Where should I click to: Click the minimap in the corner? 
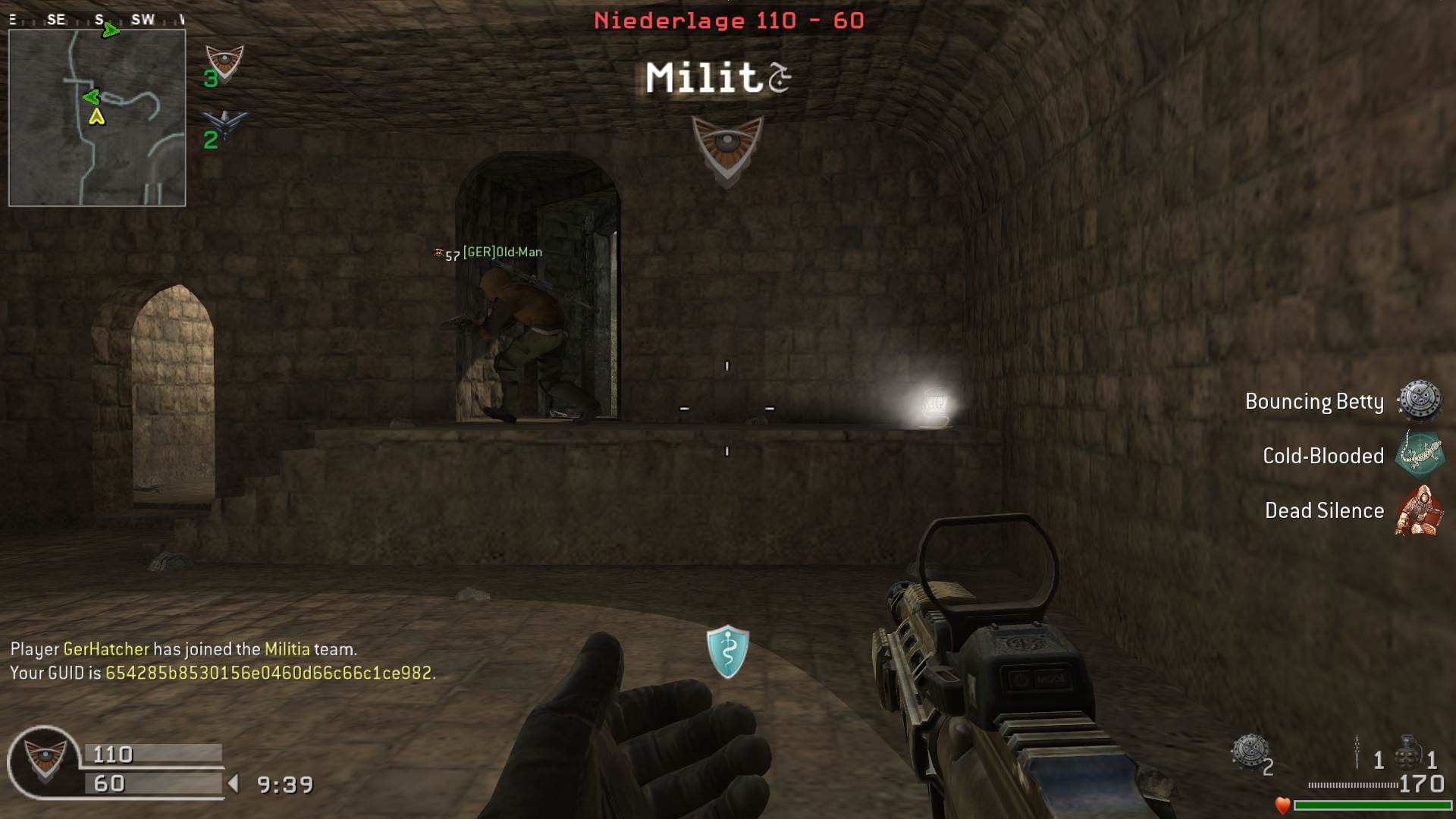97,118
